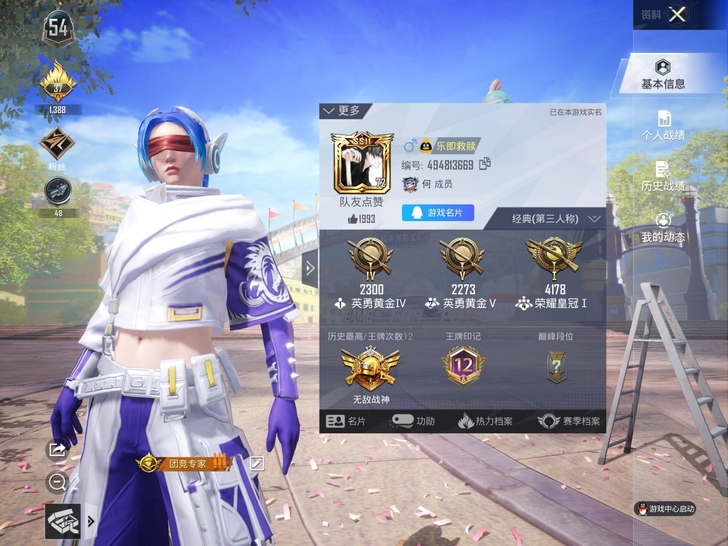Click the magnifier zoom icon
Screen dimensions: 728x546
57,482
